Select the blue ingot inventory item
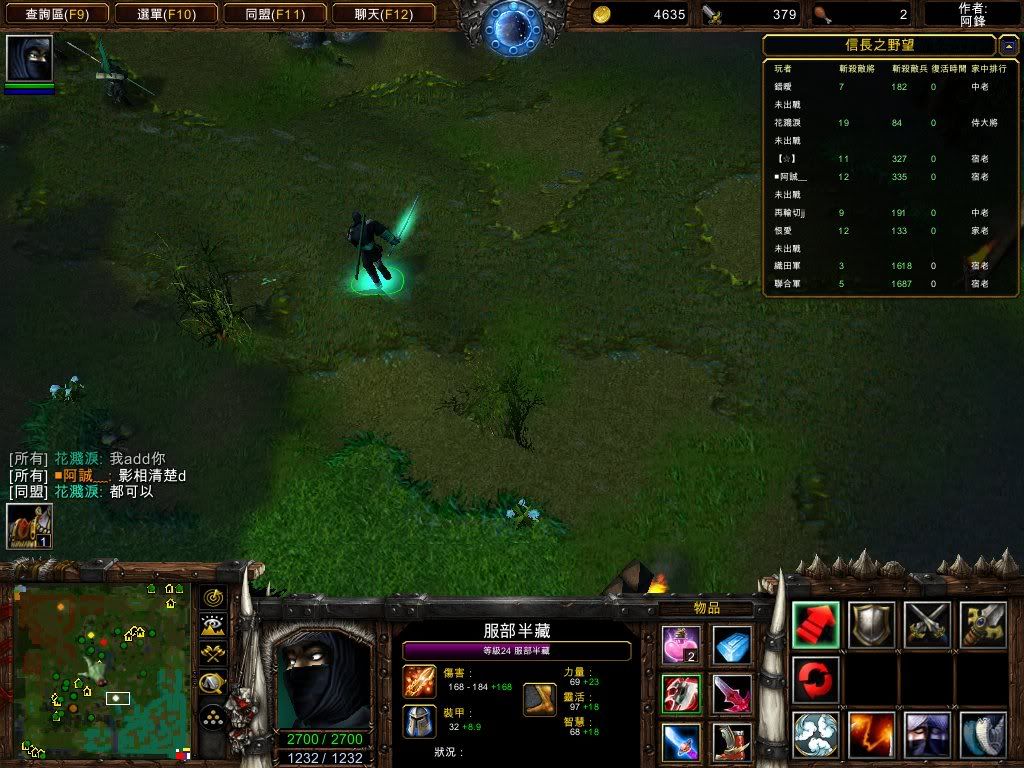Screen dimensions: 1024x768 coord(732,644)
